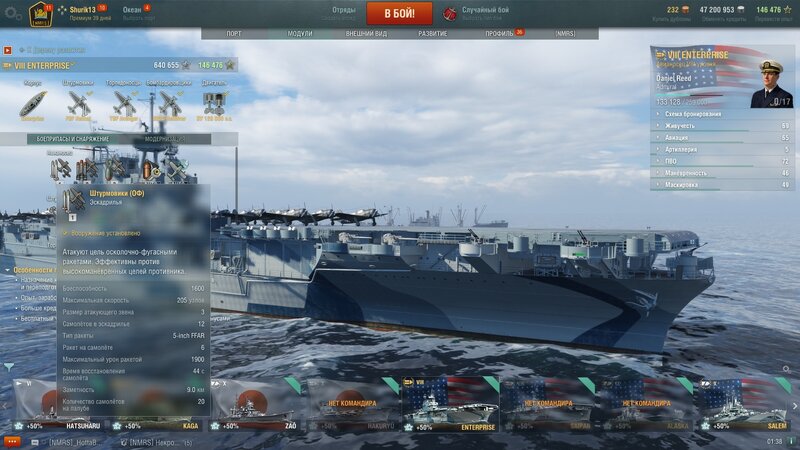This screenshot has width=800, height=450.
Task: Open the gear settings menu
Action: (x=13, y=13)
